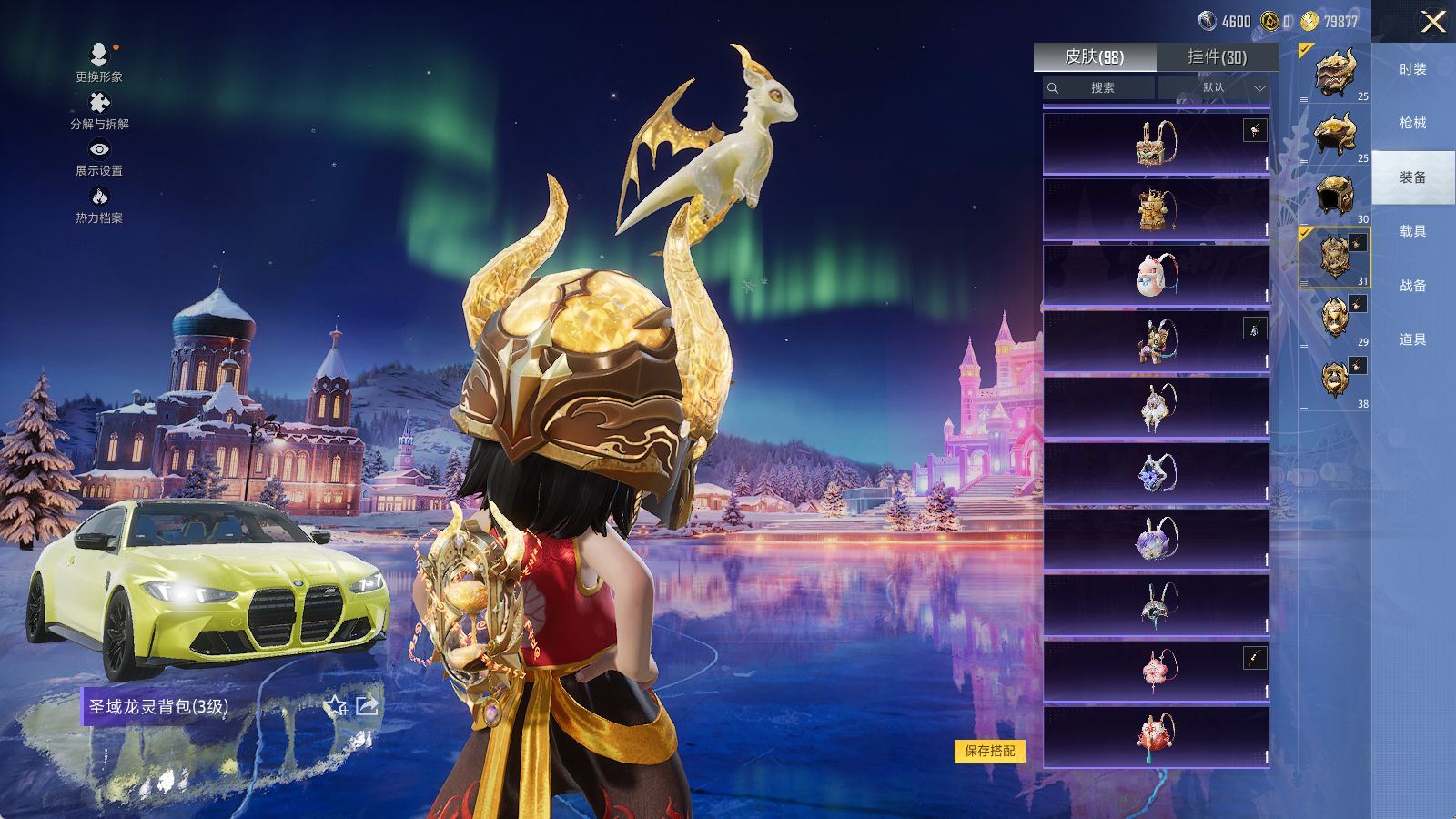
Task: Open the 时装 category
Action: pyautogui.click(x=1412, y=69)
